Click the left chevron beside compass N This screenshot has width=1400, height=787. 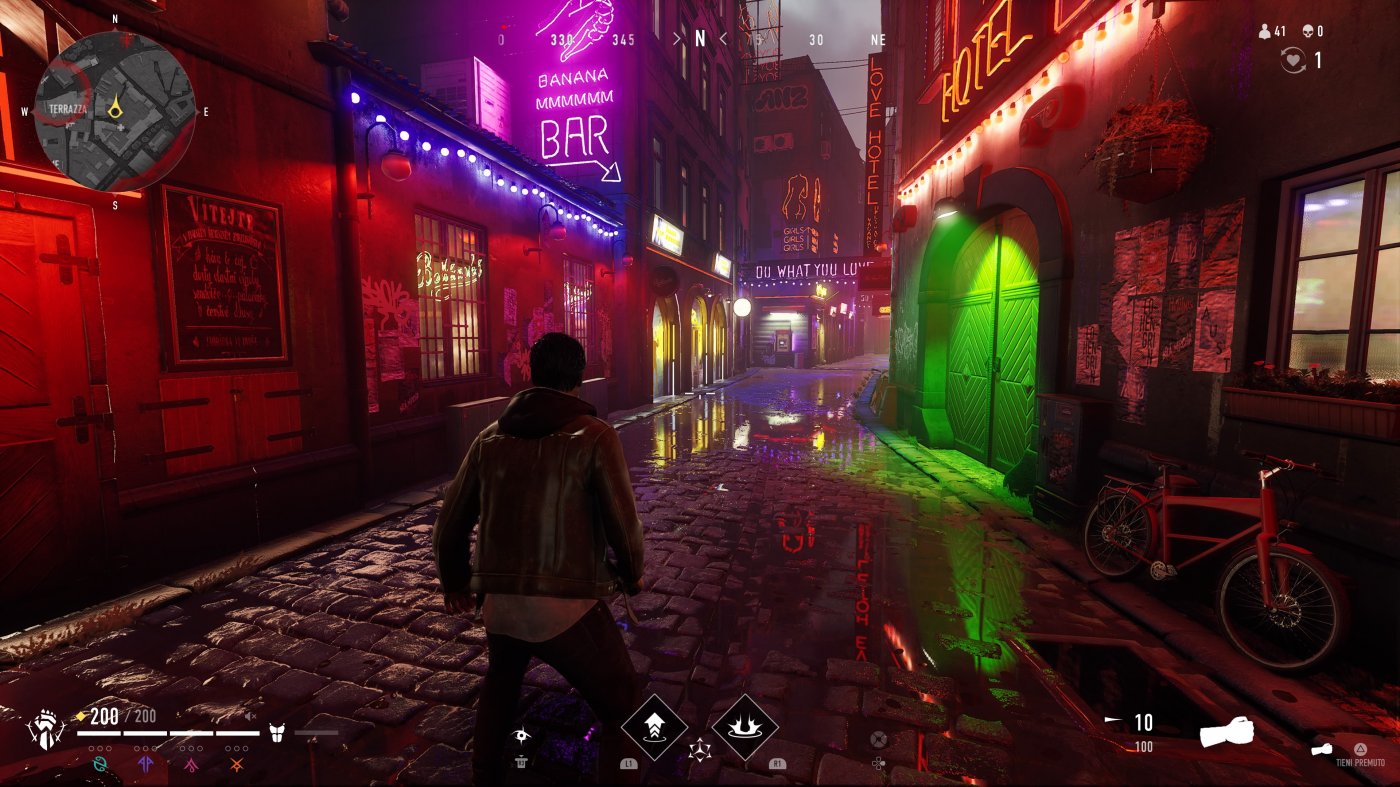(x=678, y=39)
